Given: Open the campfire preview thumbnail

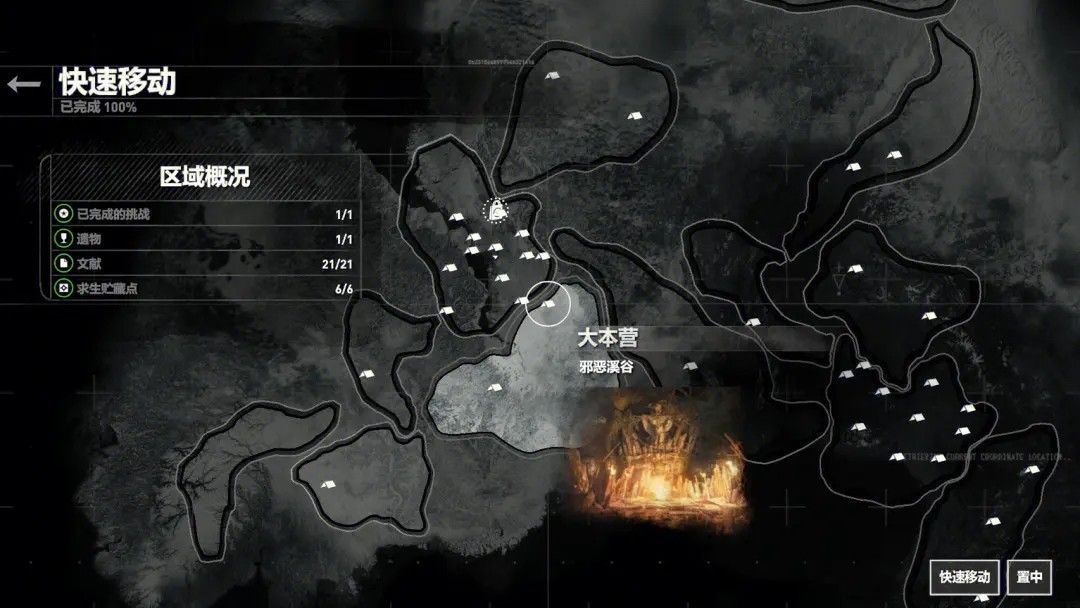Looking at the screenshot, I should (x=660, y=459).
